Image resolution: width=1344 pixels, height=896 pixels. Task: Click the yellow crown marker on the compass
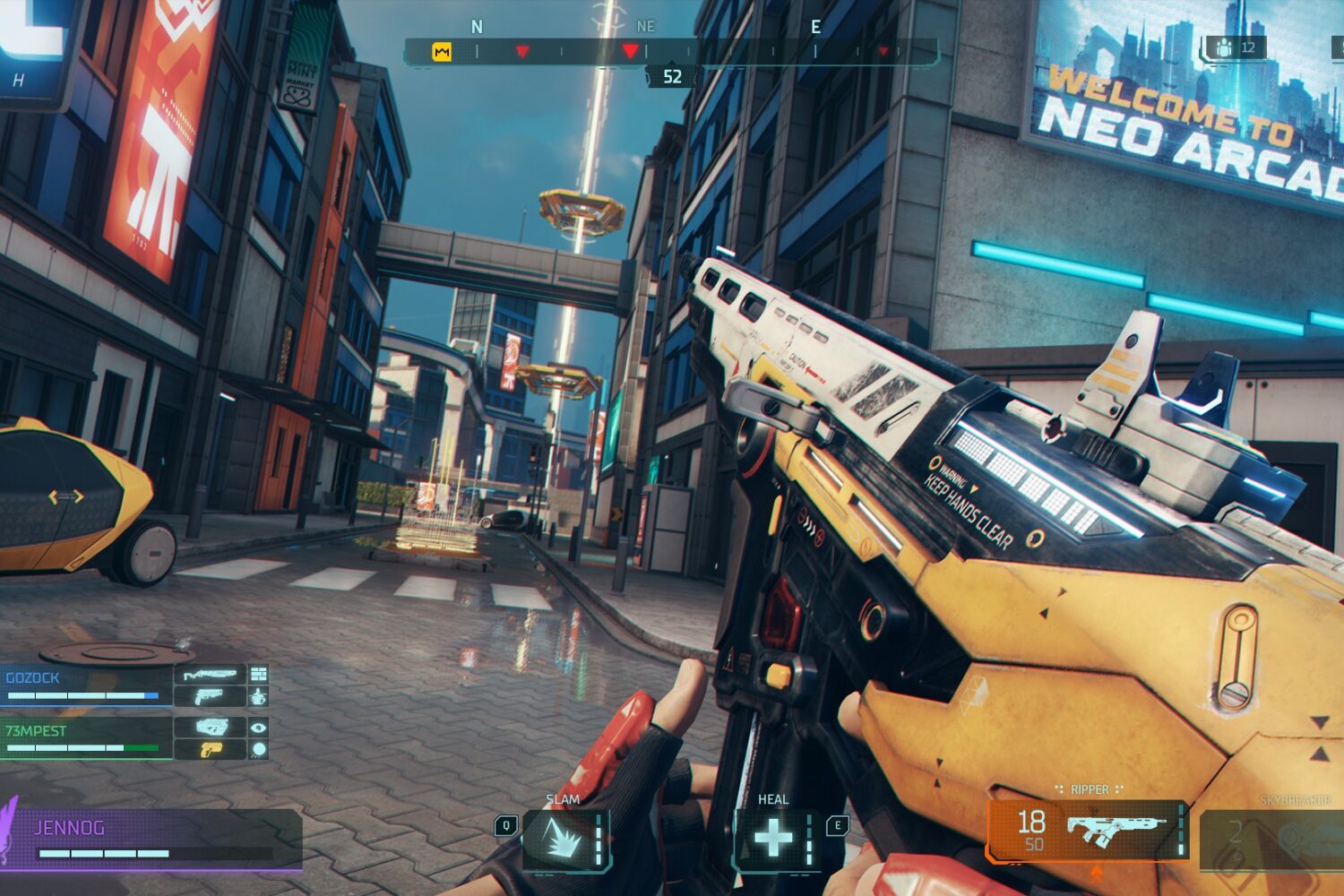click(442, 52)
